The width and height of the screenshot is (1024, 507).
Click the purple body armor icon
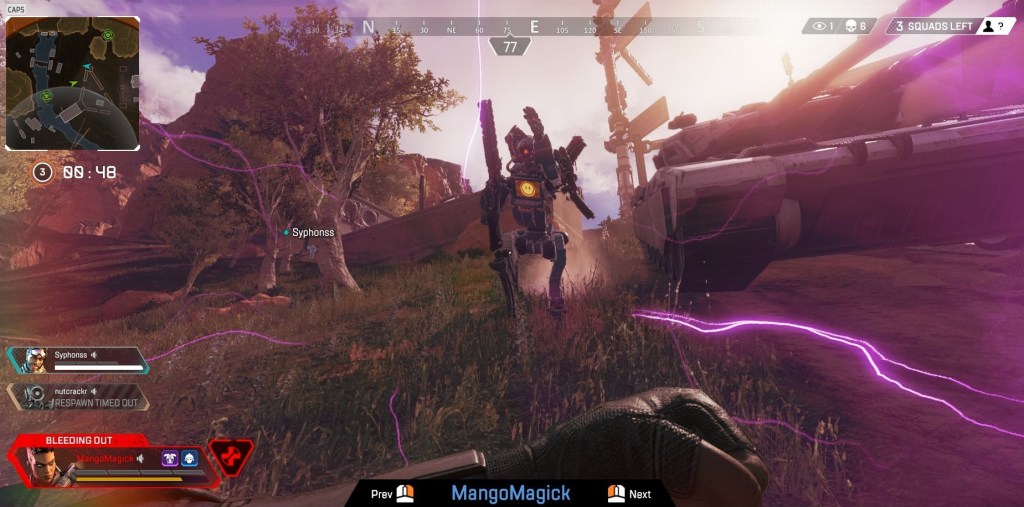170,459
